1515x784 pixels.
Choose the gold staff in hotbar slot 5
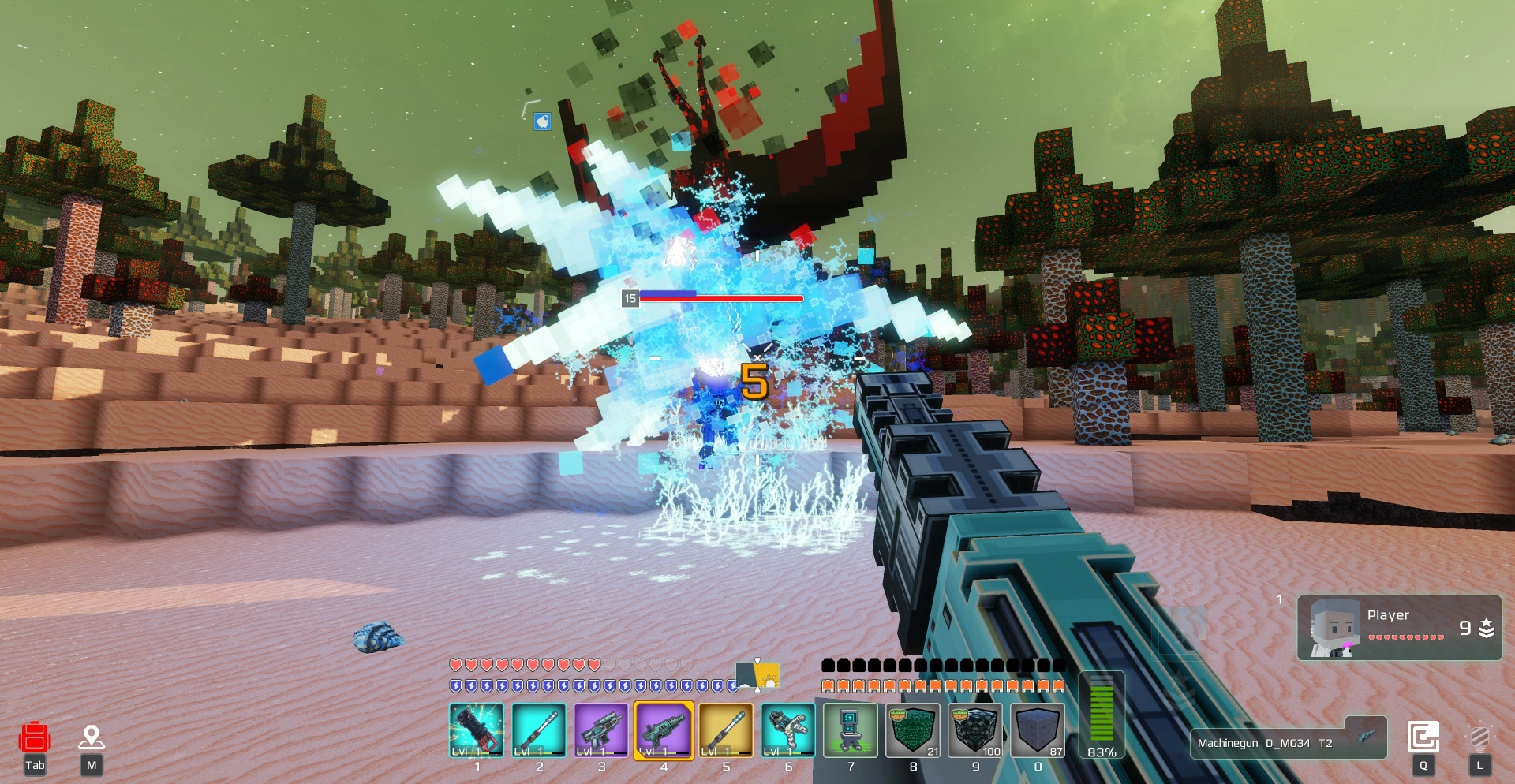tap(726, 730)
